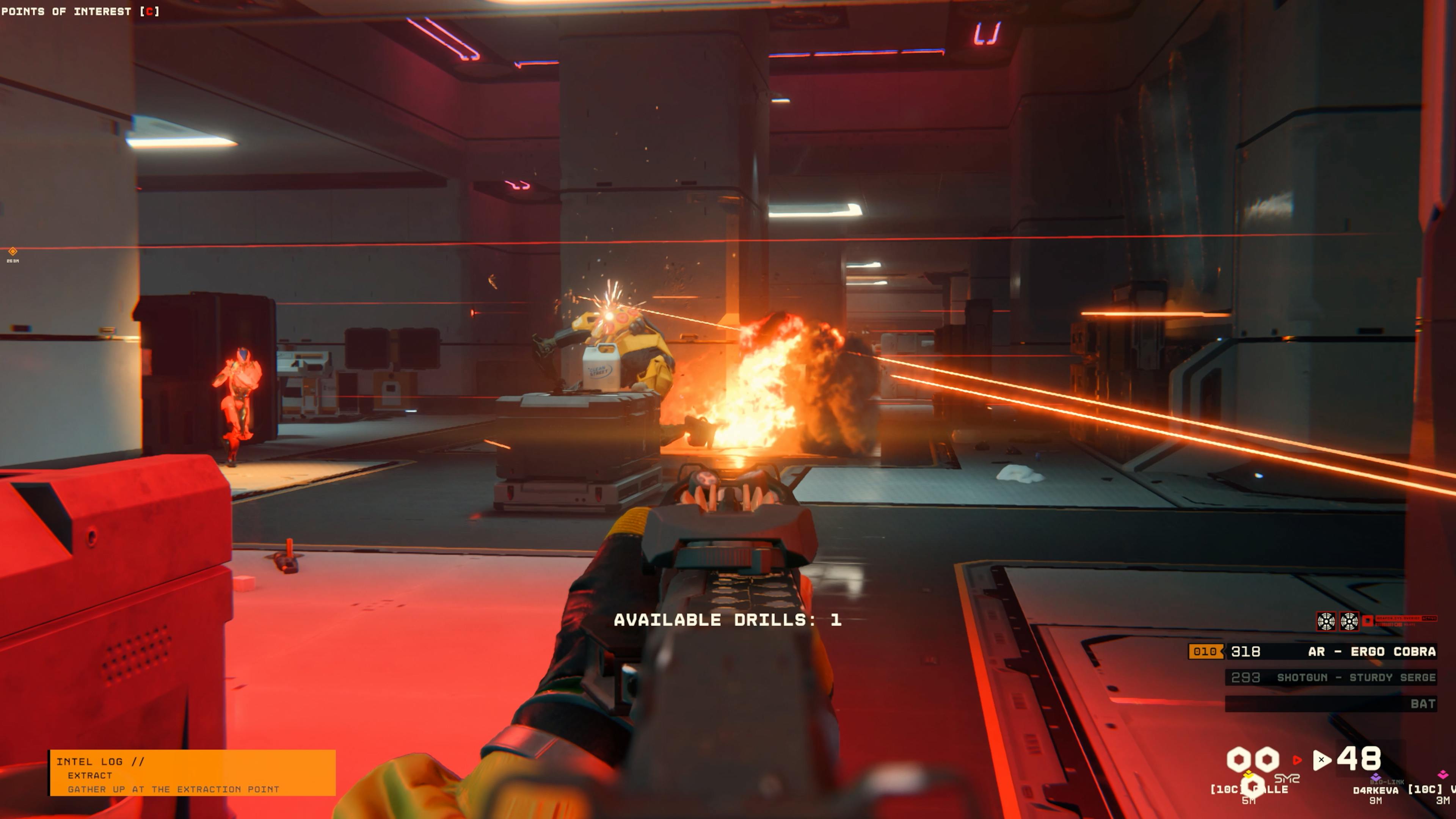Choose the BAT melee weapon slot

coord(1330,704)
